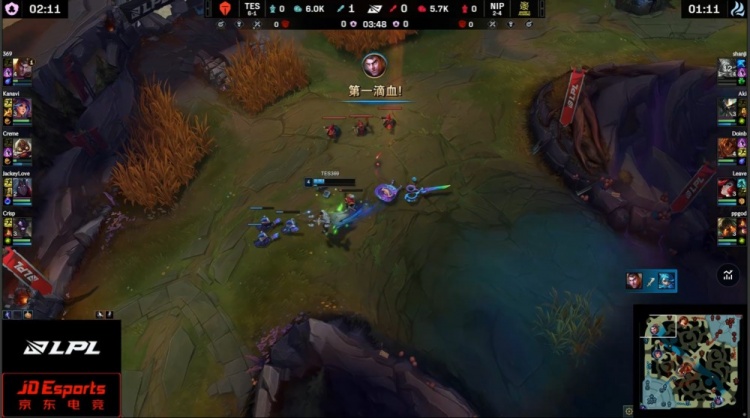This screenshot has width=750, height=418.
Task: Click Aki's champion portrait
Action: point(727,108)
